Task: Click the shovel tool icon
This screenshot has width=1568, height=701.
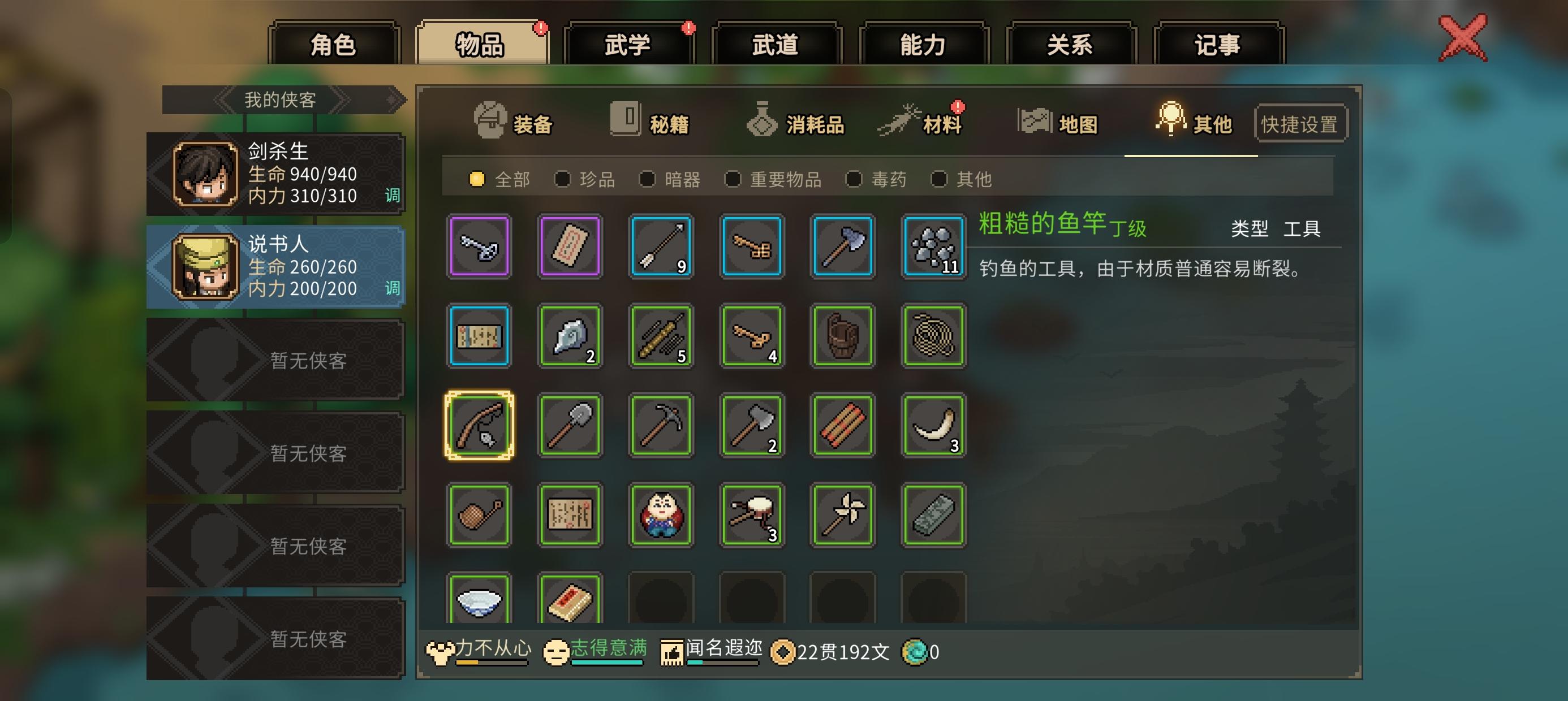Action: coord(570,426)
